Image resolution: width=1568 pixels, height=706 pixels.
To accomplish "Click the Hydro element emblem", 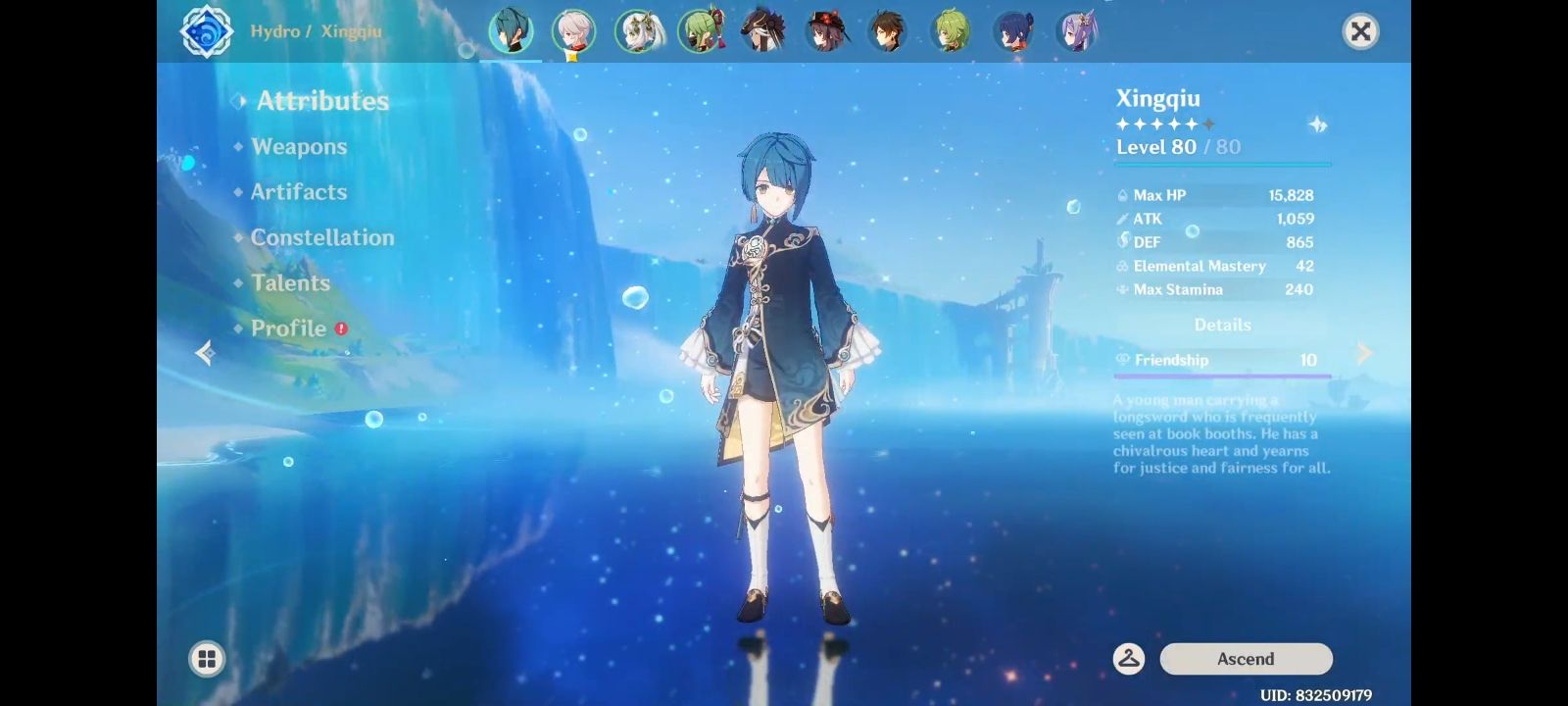I will (x=207, y=30).
